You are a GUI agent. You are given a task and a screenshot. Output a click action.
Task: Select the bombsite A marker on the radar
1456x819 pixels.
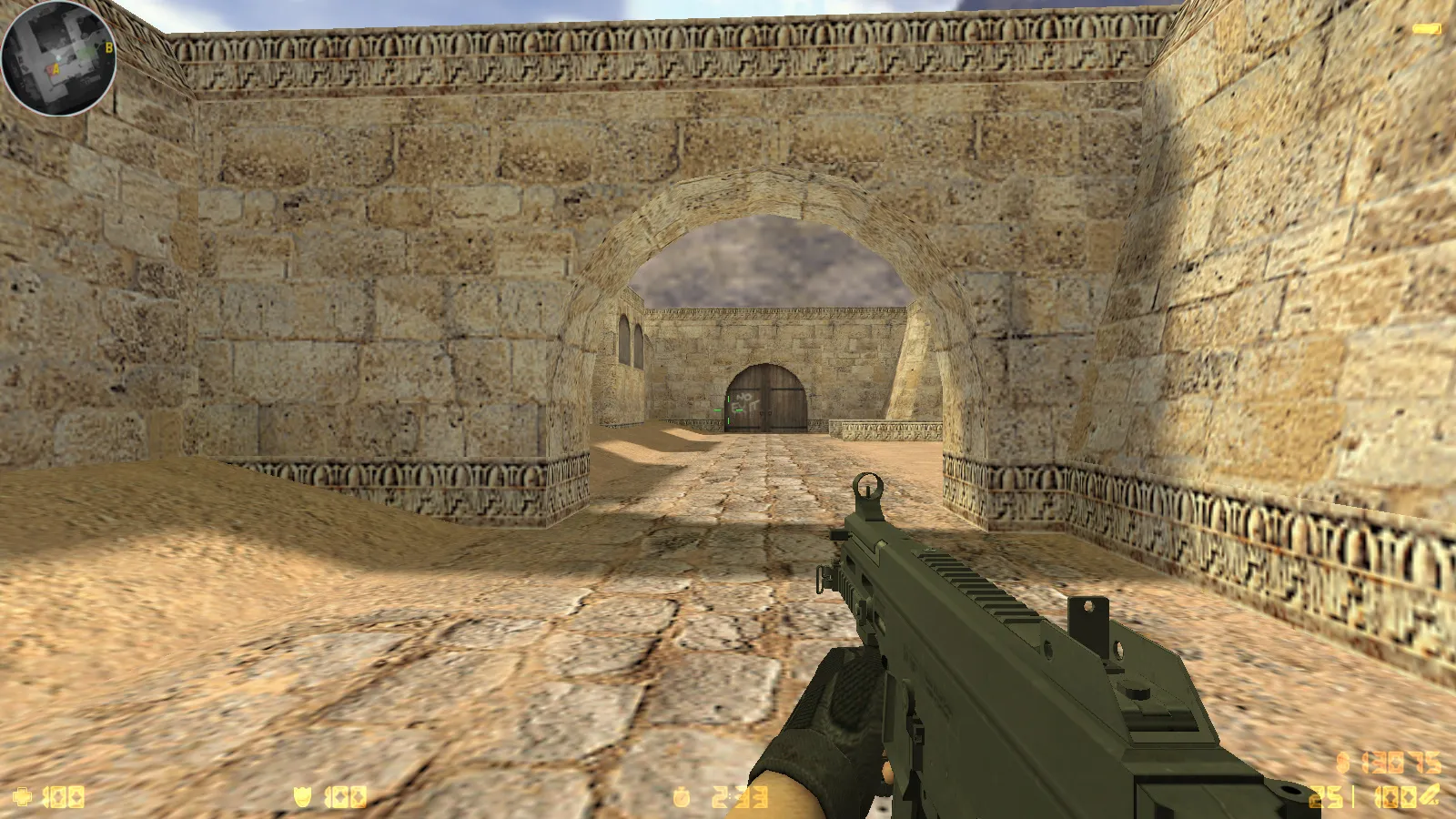coord(56,68)
